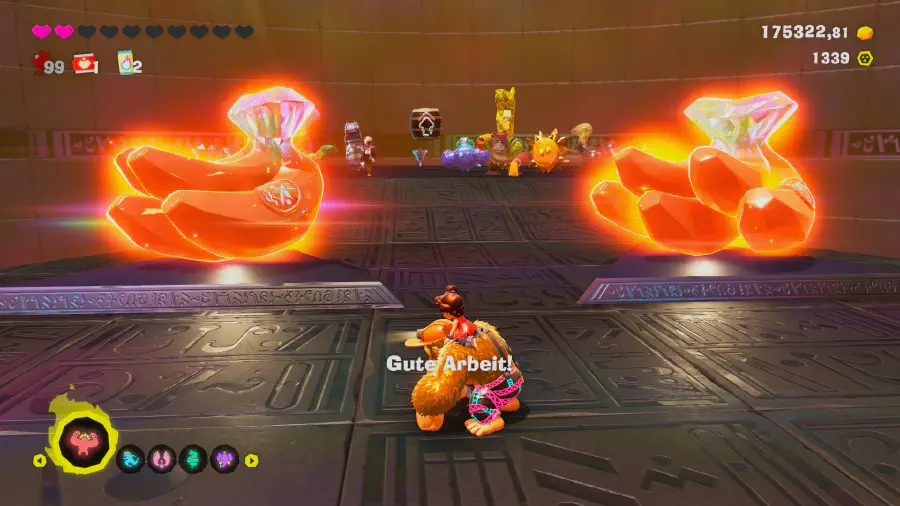Click the yellow left arrow beside the Bananza icons
Screen dimensions: 900x506
point(40,461)
